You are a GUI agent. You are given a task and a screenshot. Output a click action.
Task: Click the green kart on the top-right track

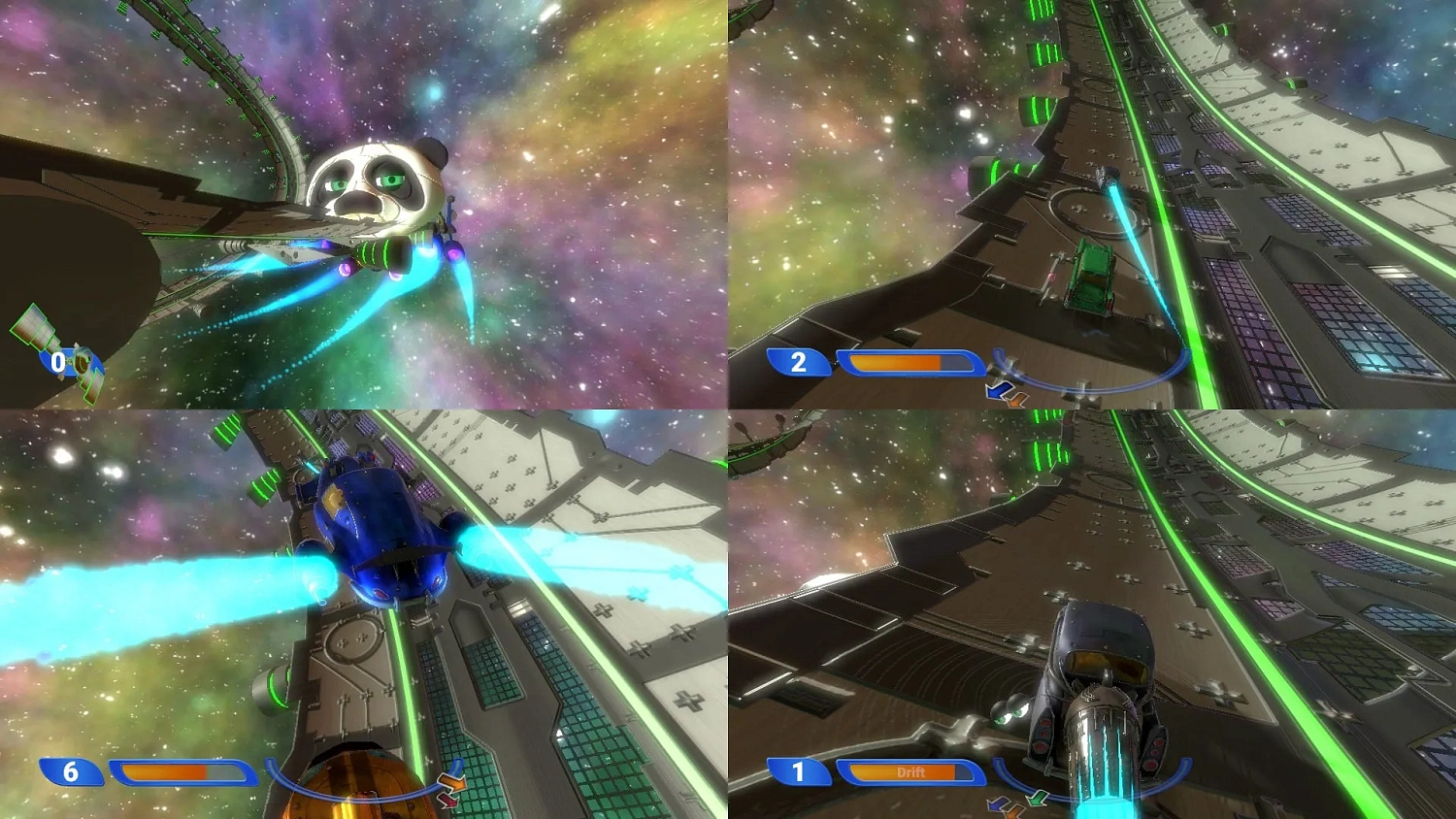click(x=1092, y=277)
